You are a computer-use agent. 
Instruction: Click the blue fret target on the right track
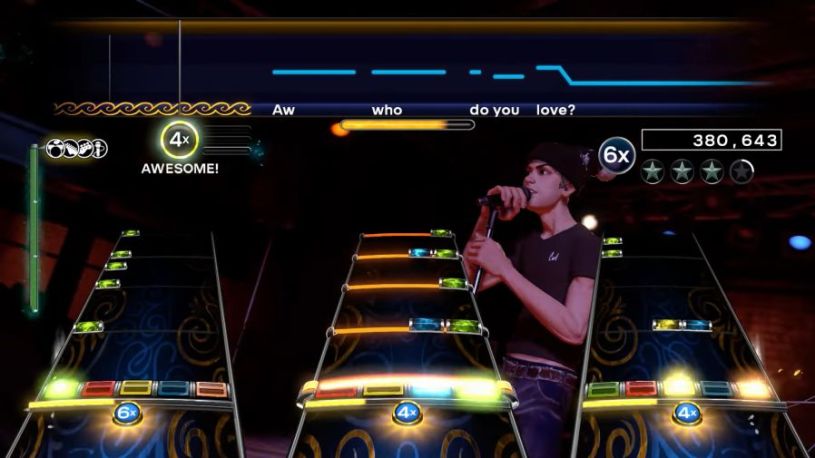click(717, 389)
